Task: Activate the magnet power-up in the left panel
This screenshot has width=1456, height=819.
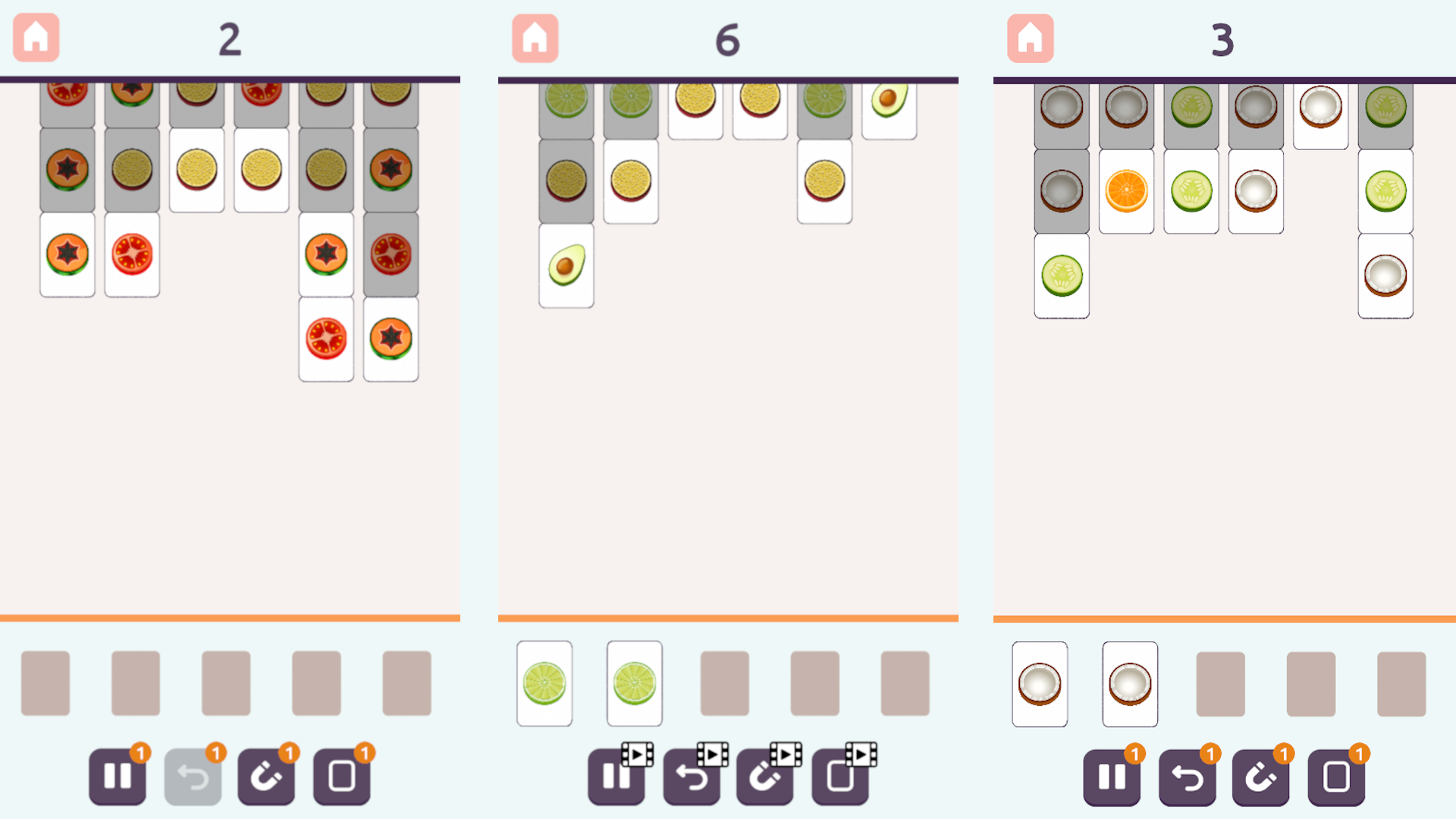Action: click(x=266, y=775)
